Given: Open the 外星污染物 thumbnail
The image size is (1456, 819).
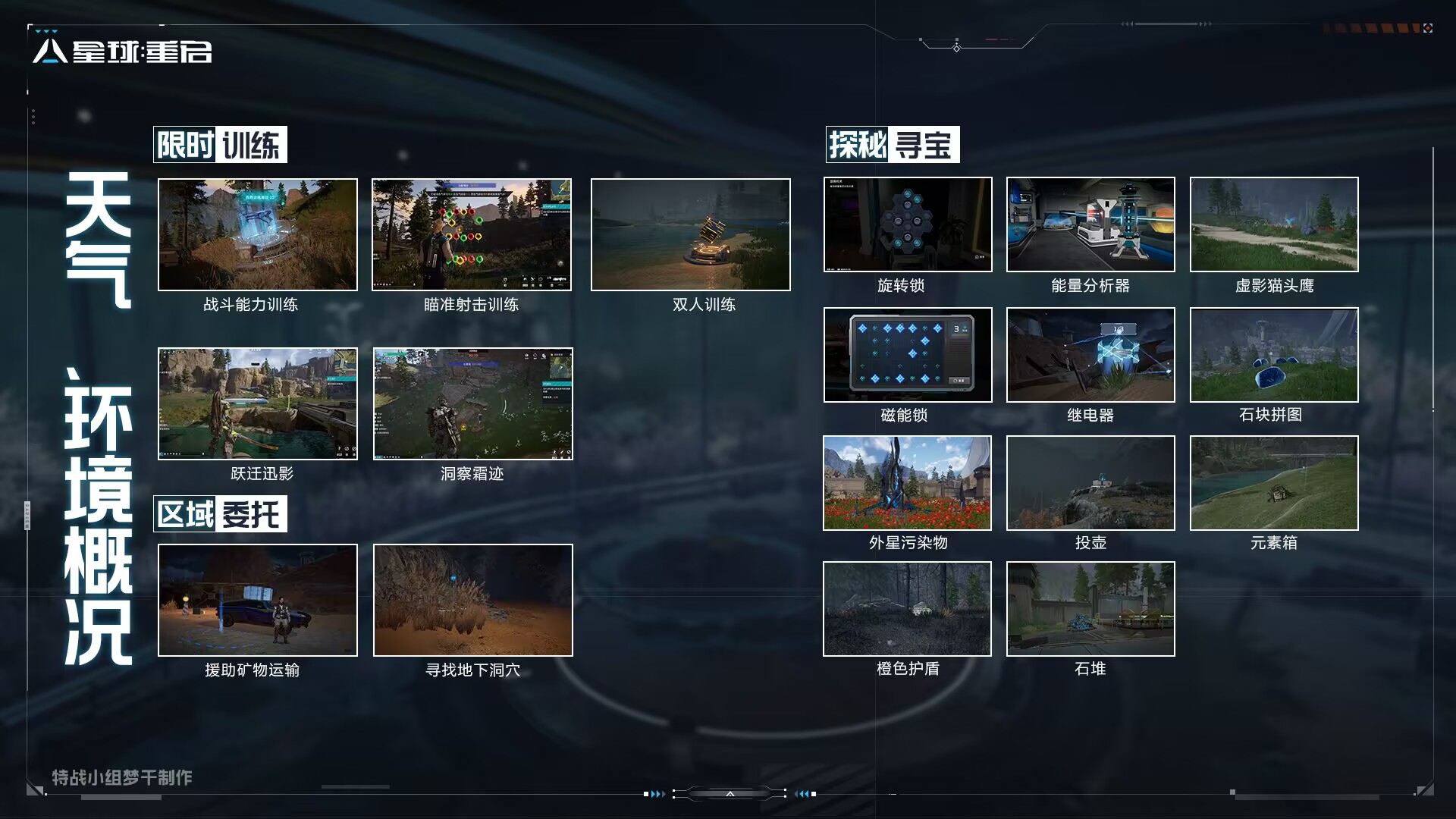Looking at the screenshot, I should tap(907, 483).
